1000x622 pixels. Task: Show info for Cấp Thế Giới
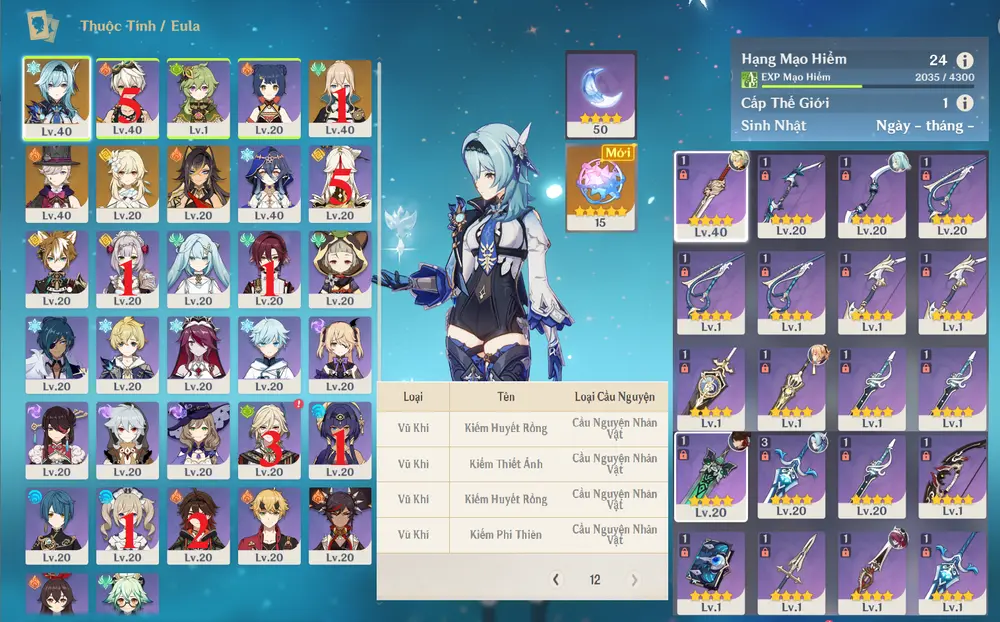[x=964, y=103]
